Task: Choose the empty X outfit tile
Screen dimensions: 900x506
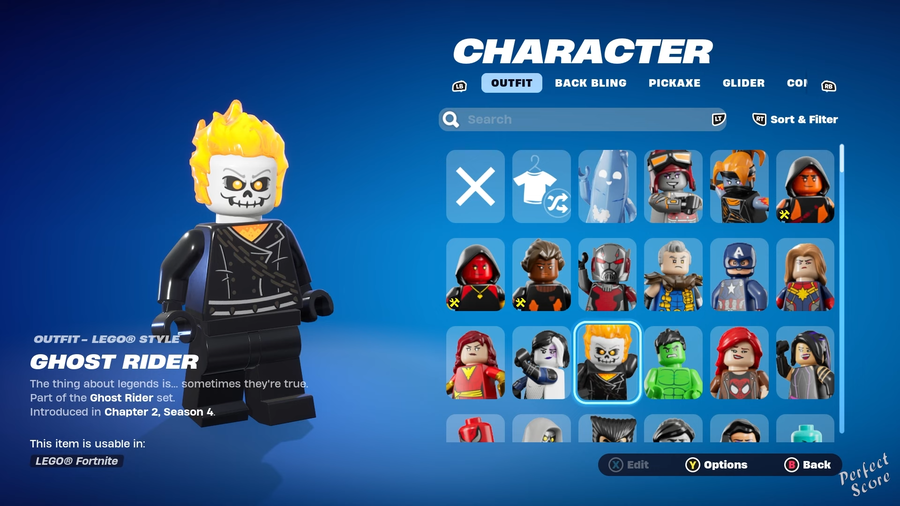Action: 476,186
